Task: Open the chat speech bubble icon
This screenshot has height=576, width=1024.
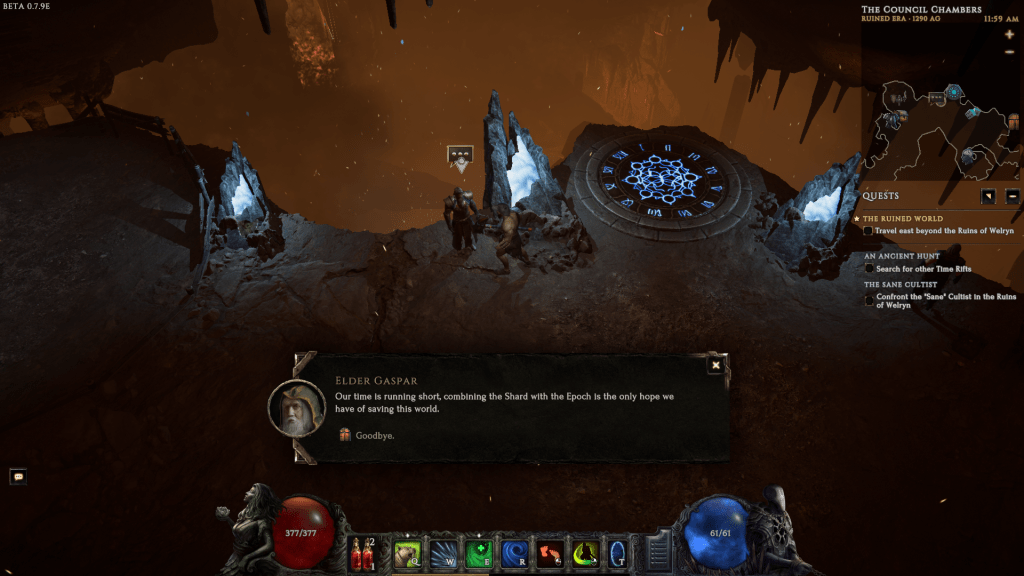Action: point(18,477)
